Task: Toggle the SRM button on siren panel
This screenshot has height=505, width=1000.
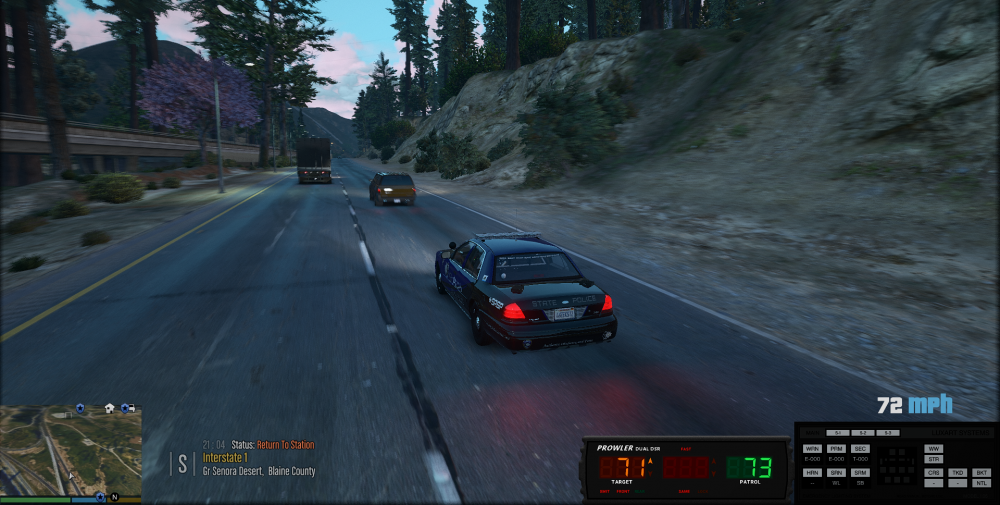Action: [x=860, y=472]
